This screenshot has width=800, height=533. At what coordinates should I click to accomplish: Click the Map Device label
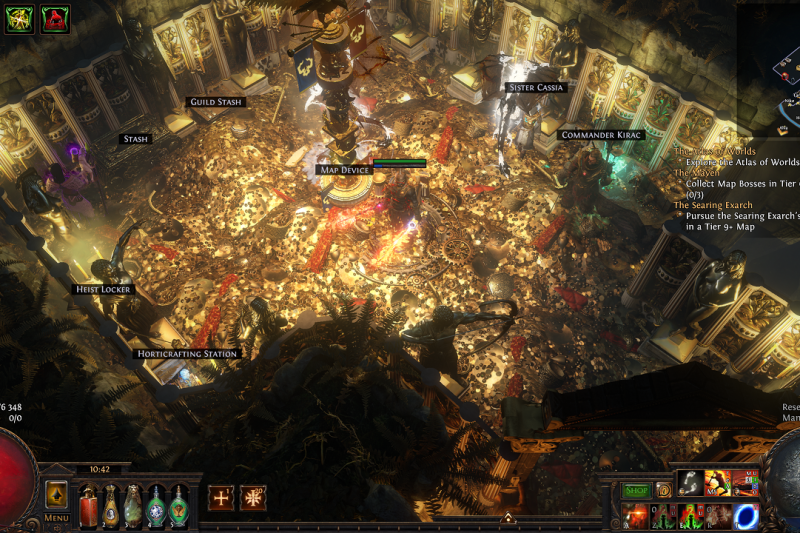(x=345, y=170)
